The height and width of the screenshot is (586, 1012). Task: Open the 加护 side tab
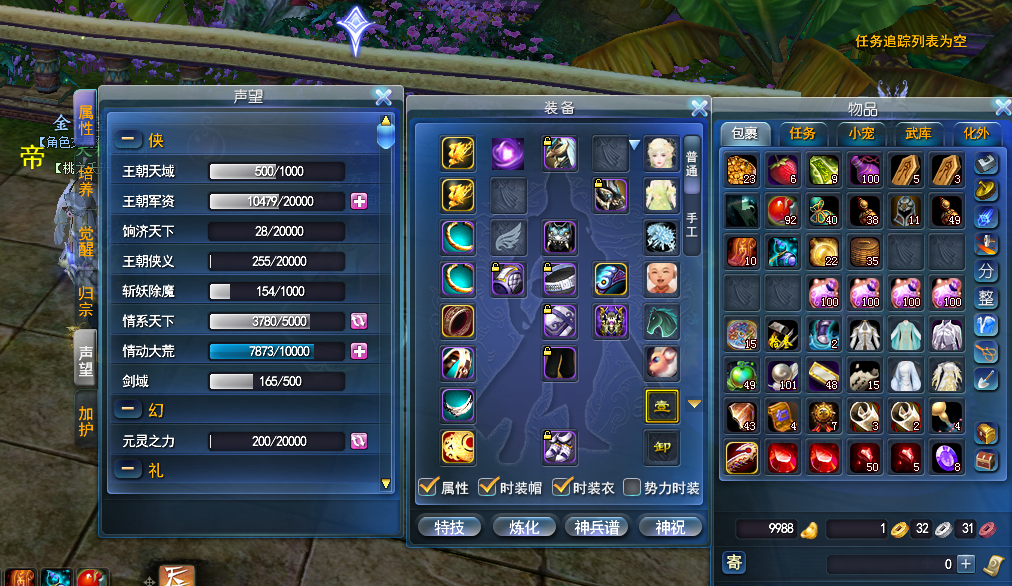86,420
